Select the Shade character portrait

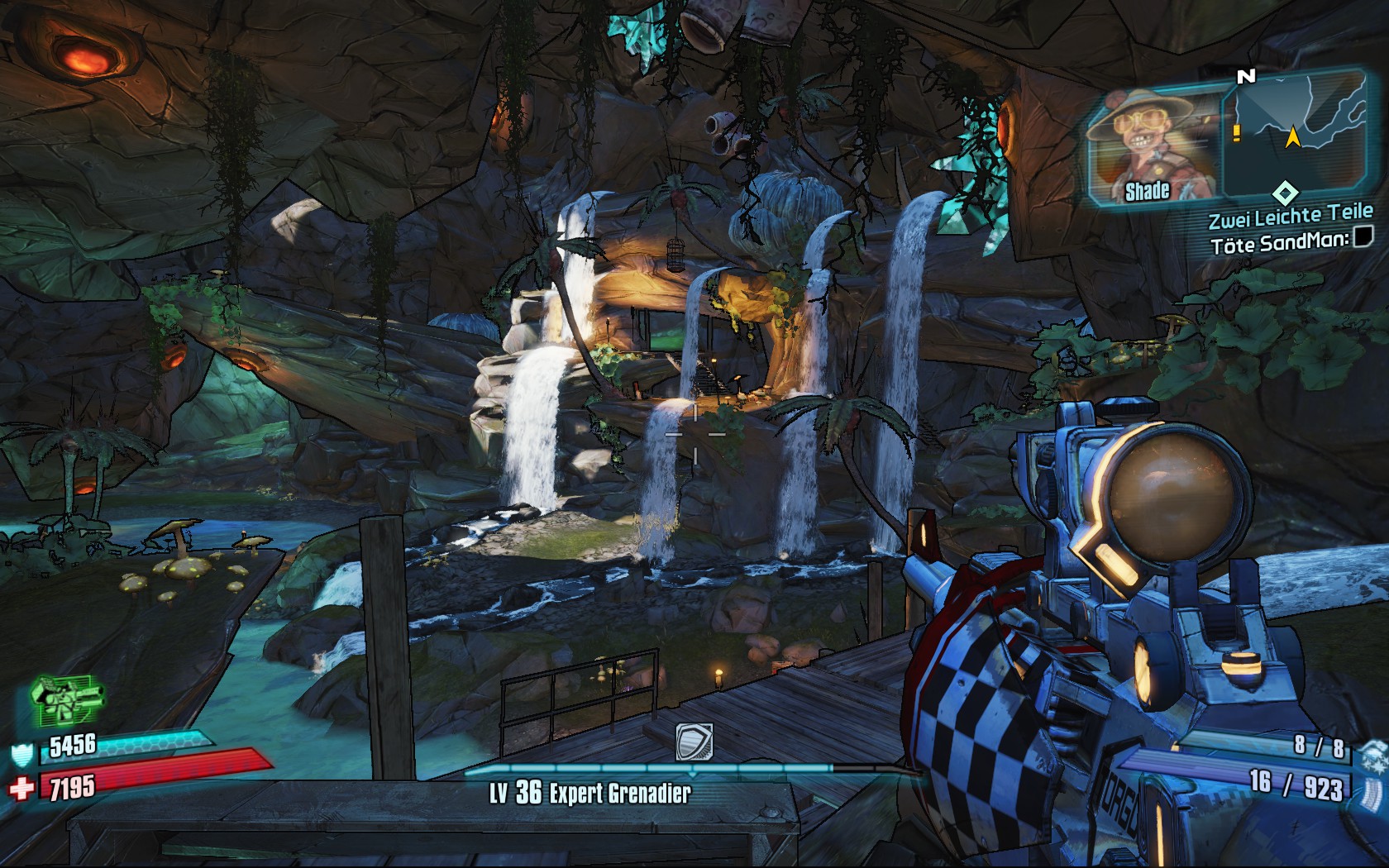click(x=1154, y=146)
